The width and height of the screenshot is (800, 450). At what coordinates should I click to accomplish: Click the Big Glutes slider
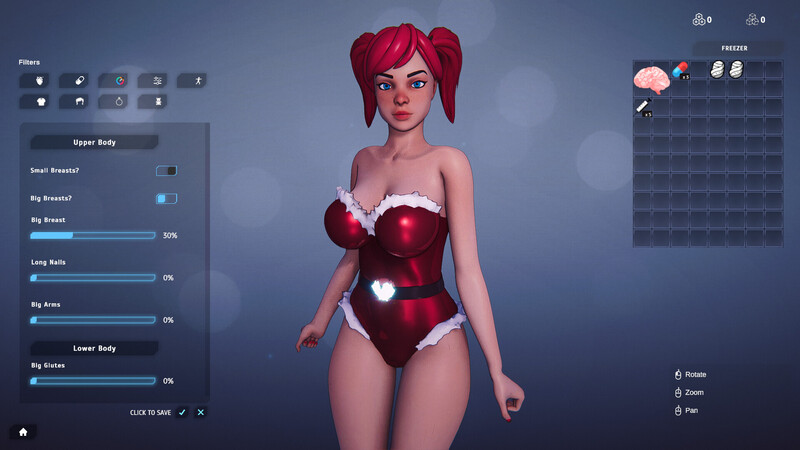pyautogui.click(x=93, y=381)
